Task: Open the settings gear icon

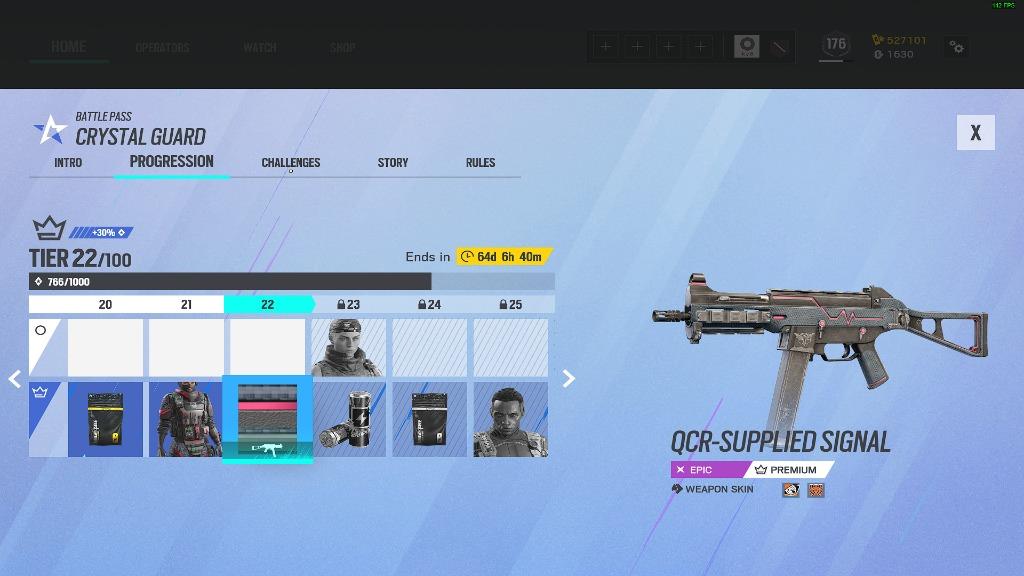Action: click(x=957, y=47)
